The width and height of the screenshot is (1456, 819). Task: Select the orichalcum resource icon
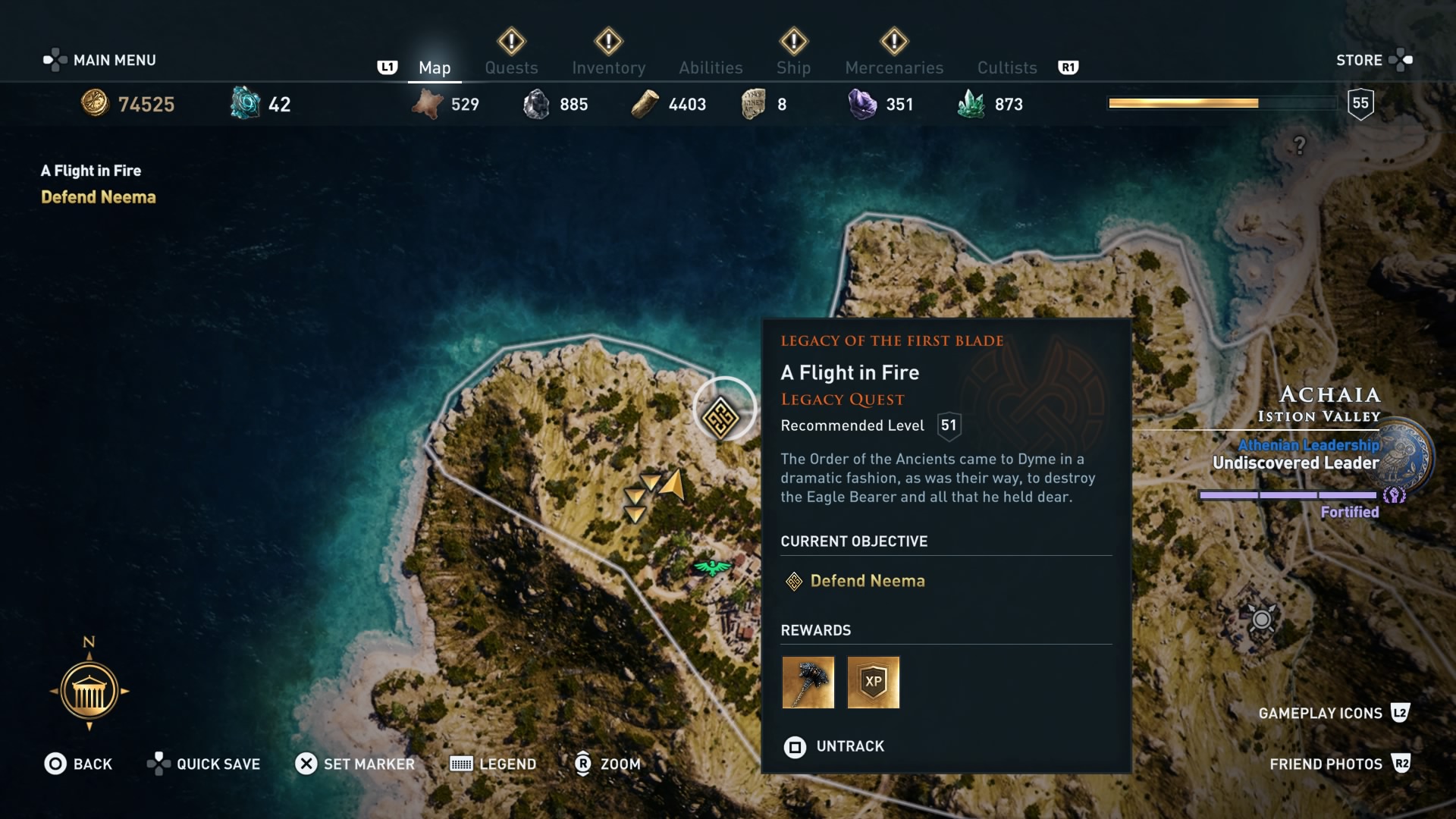click(x=244, y=102)
